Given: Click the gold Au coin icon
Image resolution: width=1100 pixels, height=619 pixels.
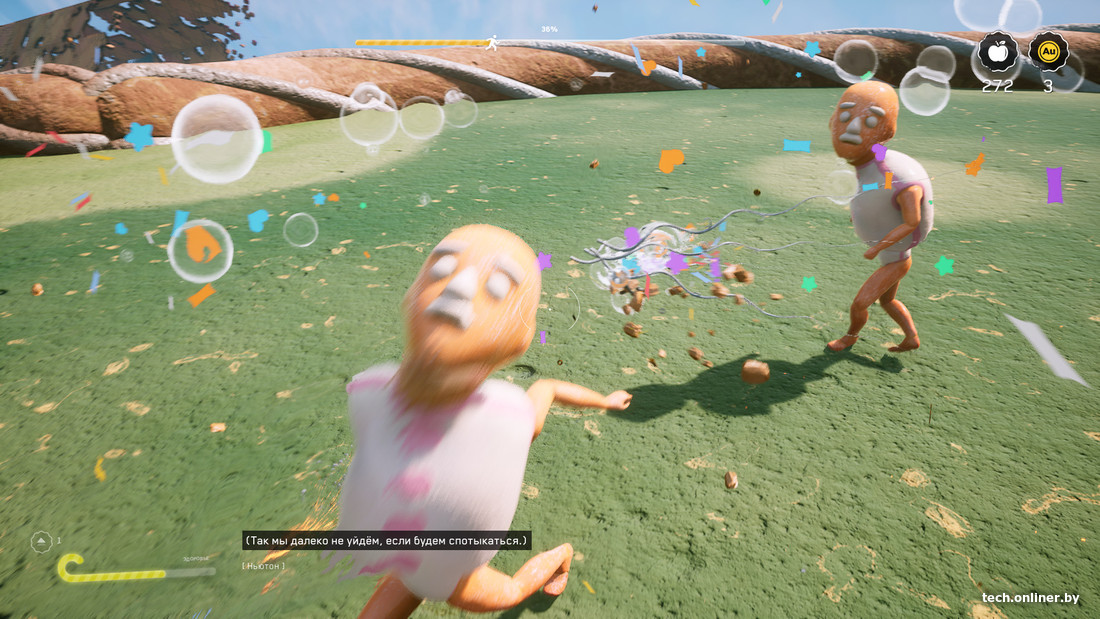Looking at the screenshot, I should (1048, 52).
